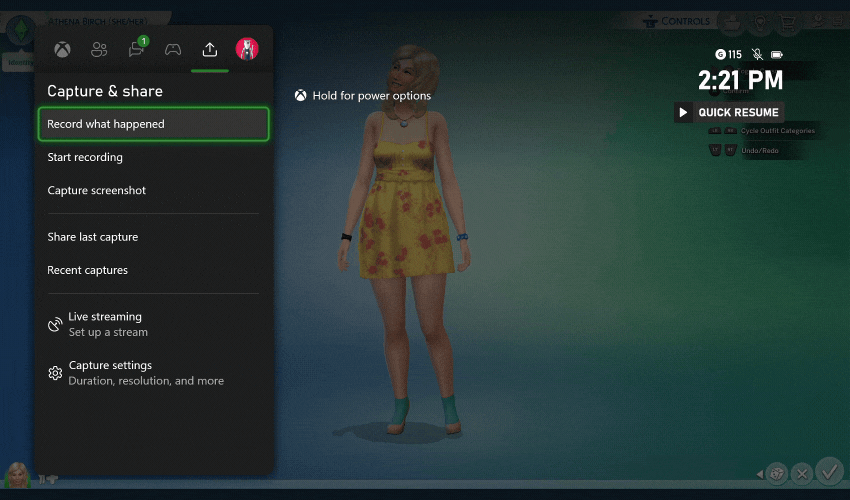View Recent captures list
This screenshot has height=500, width=850.
coord(87,270)
